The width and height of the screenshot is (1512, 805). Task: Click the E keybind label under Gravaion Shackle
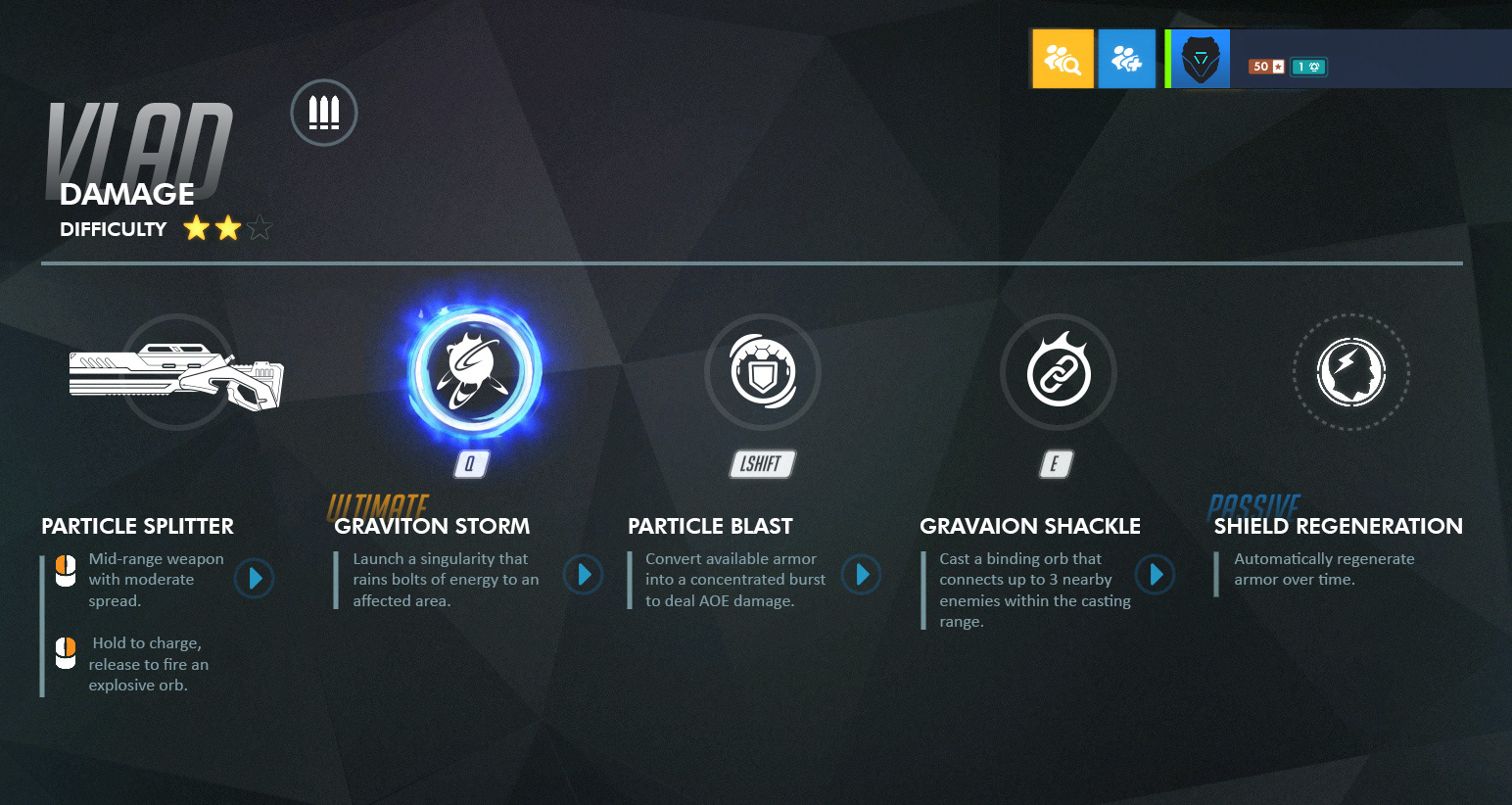pyautogui.click(x=1056, y=463)
